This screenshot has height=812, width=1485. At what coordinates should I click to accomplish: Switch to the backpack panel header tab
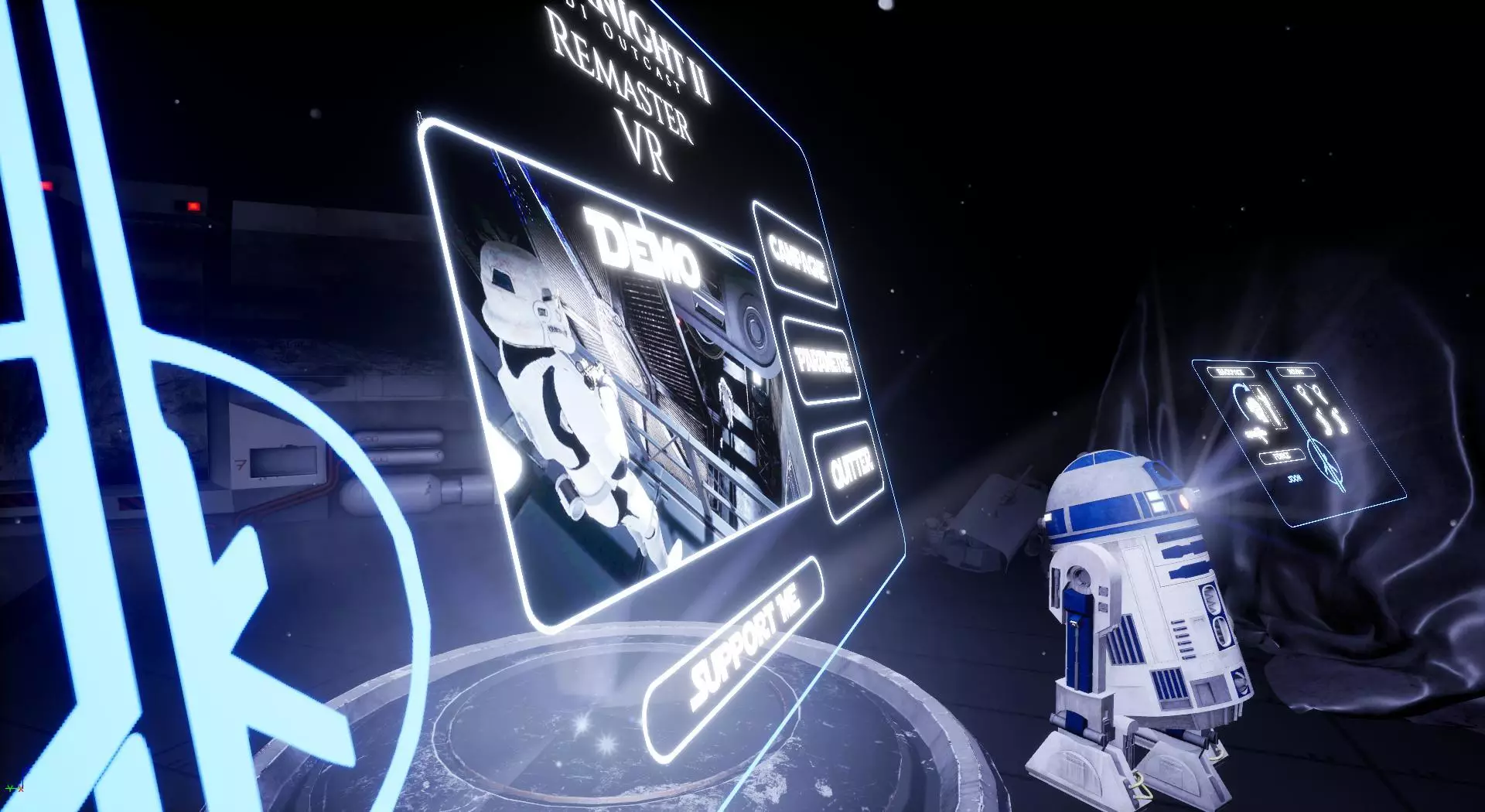[x=1231, y=371]
